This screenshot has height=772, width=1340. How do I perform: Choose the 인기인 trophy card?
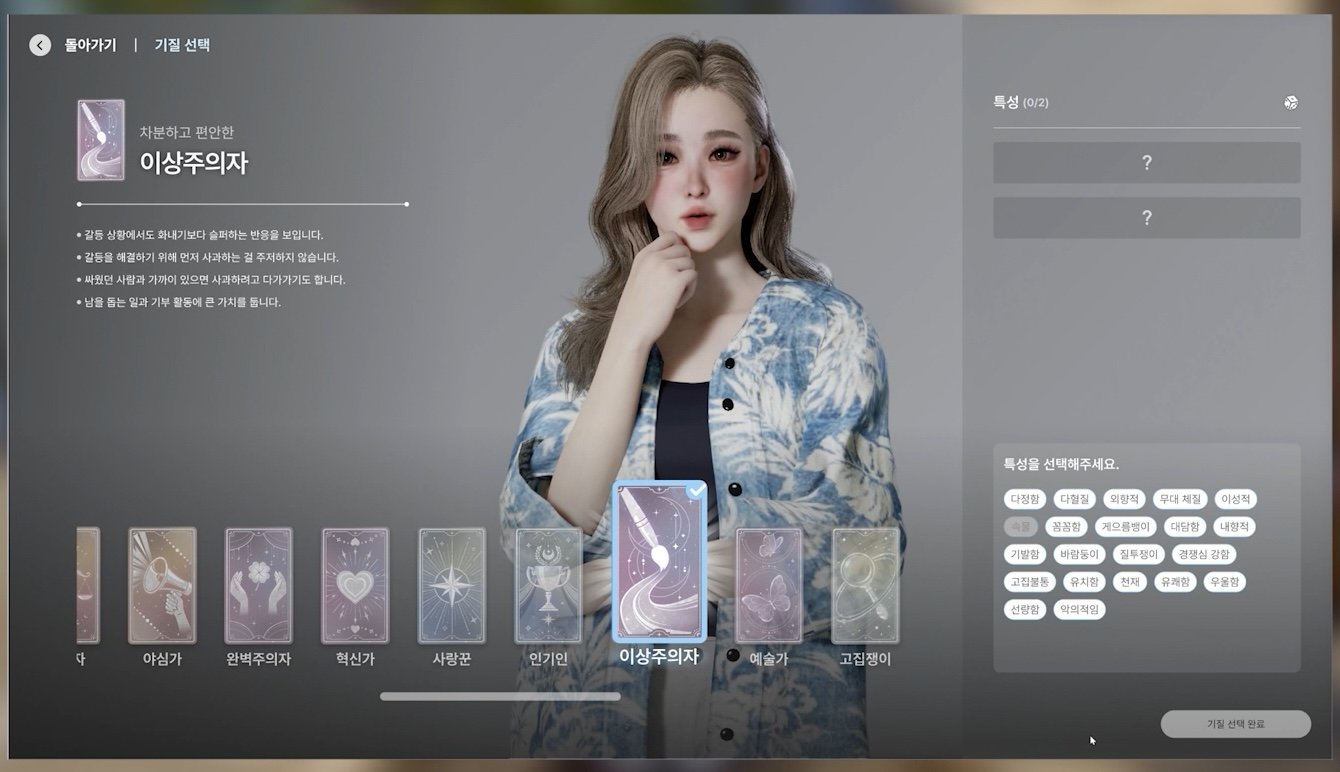point(548,585)
